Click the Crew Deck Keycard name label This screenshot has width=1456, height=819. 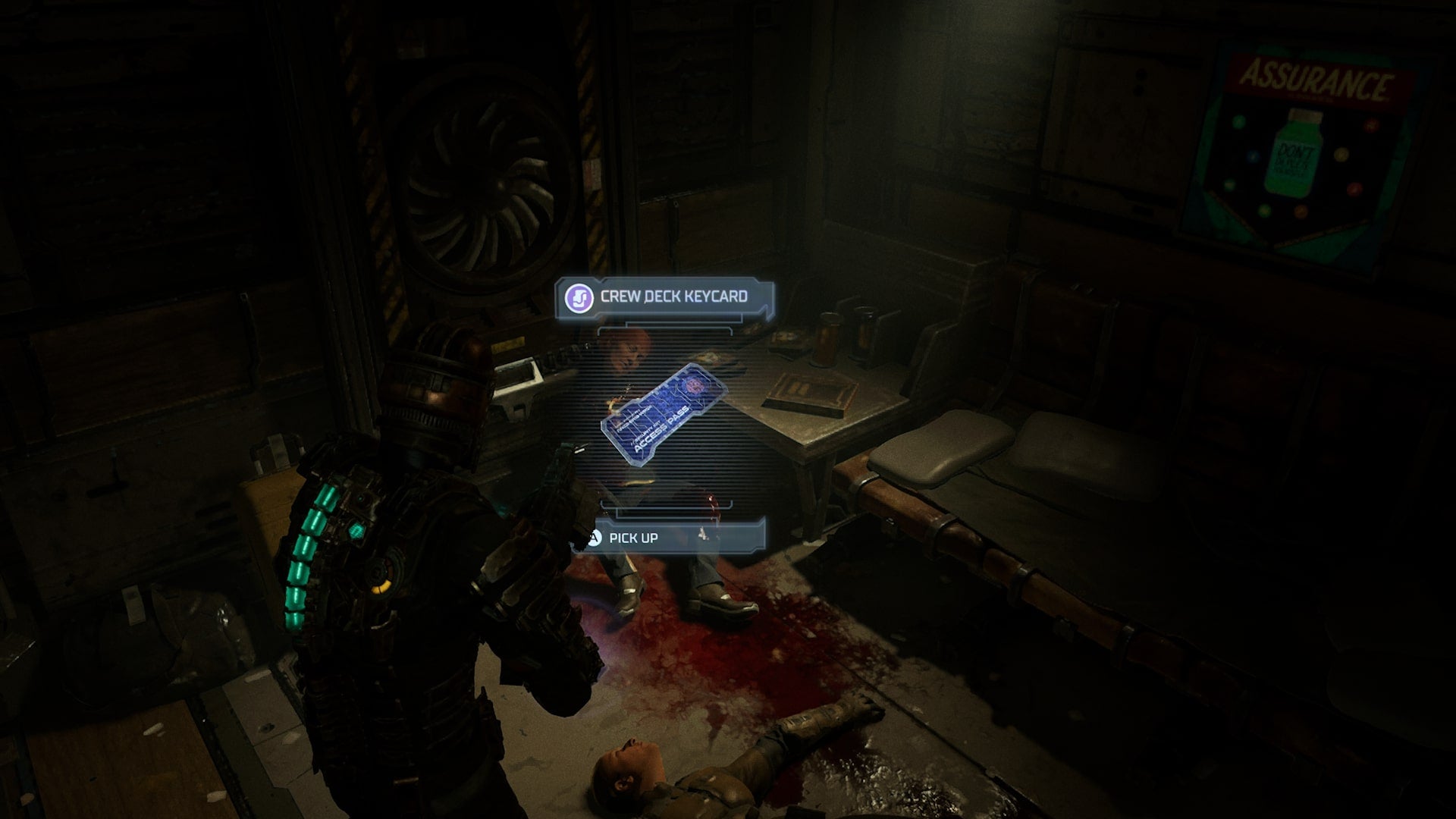coord(673,297)
